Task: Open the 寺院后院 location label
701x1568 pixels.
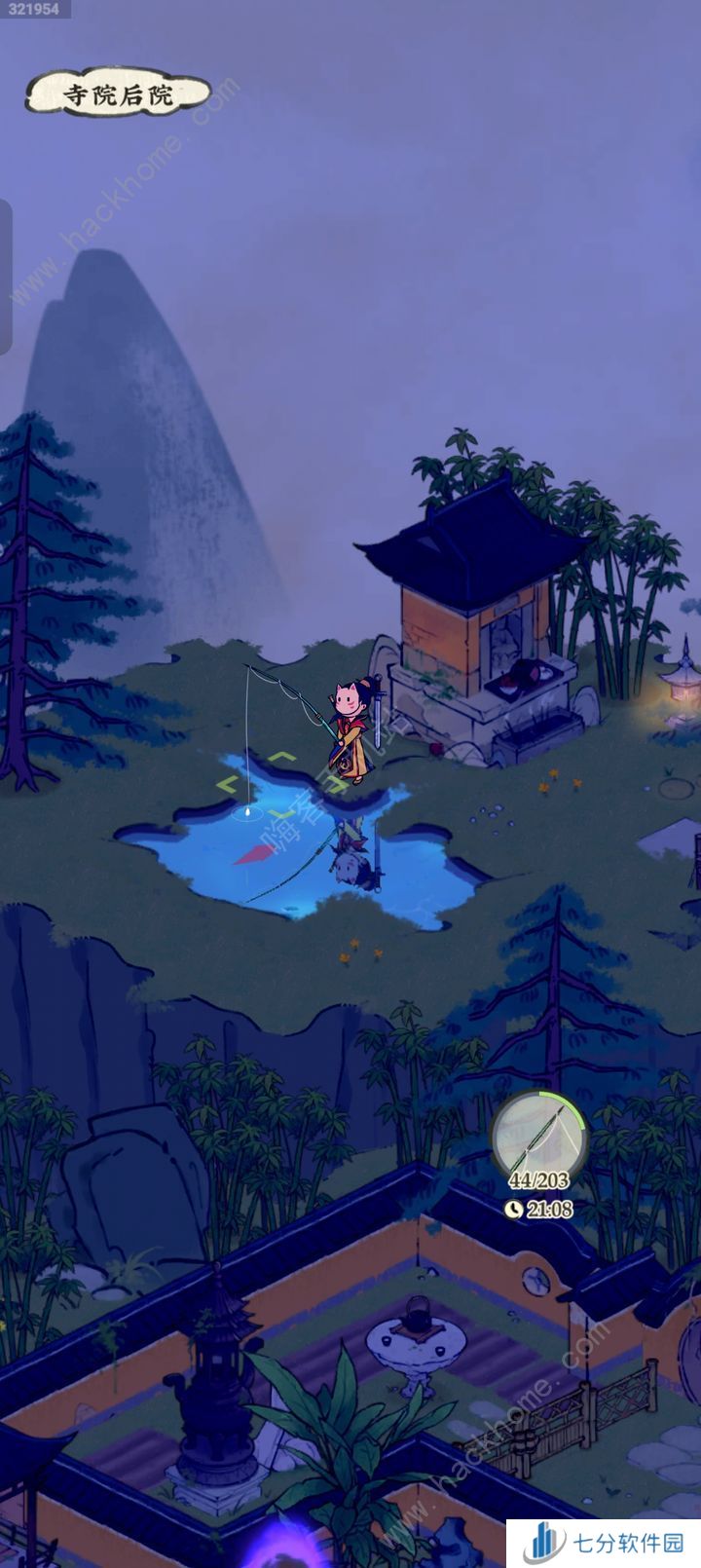Action: pyautogui.click(x=118, y=94)
